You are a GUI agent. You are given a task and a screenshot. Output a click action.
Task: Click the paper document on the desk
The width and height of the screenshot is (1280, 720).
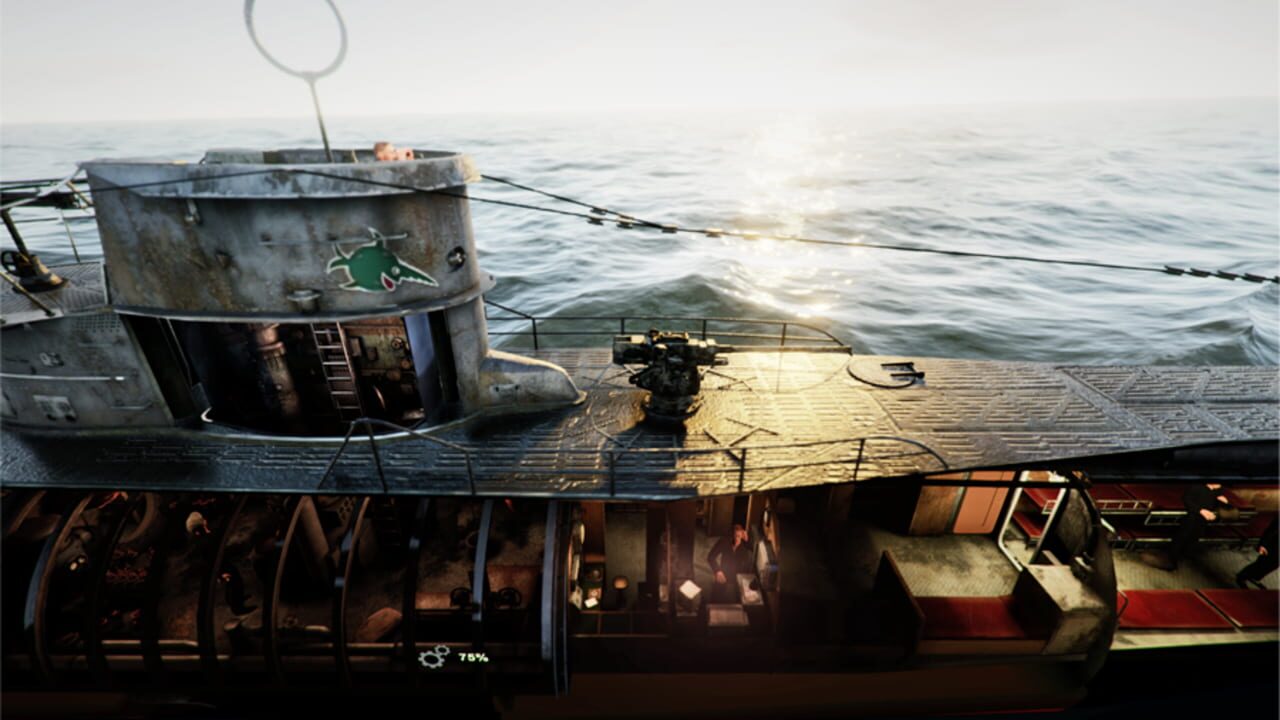click(690, 587)
